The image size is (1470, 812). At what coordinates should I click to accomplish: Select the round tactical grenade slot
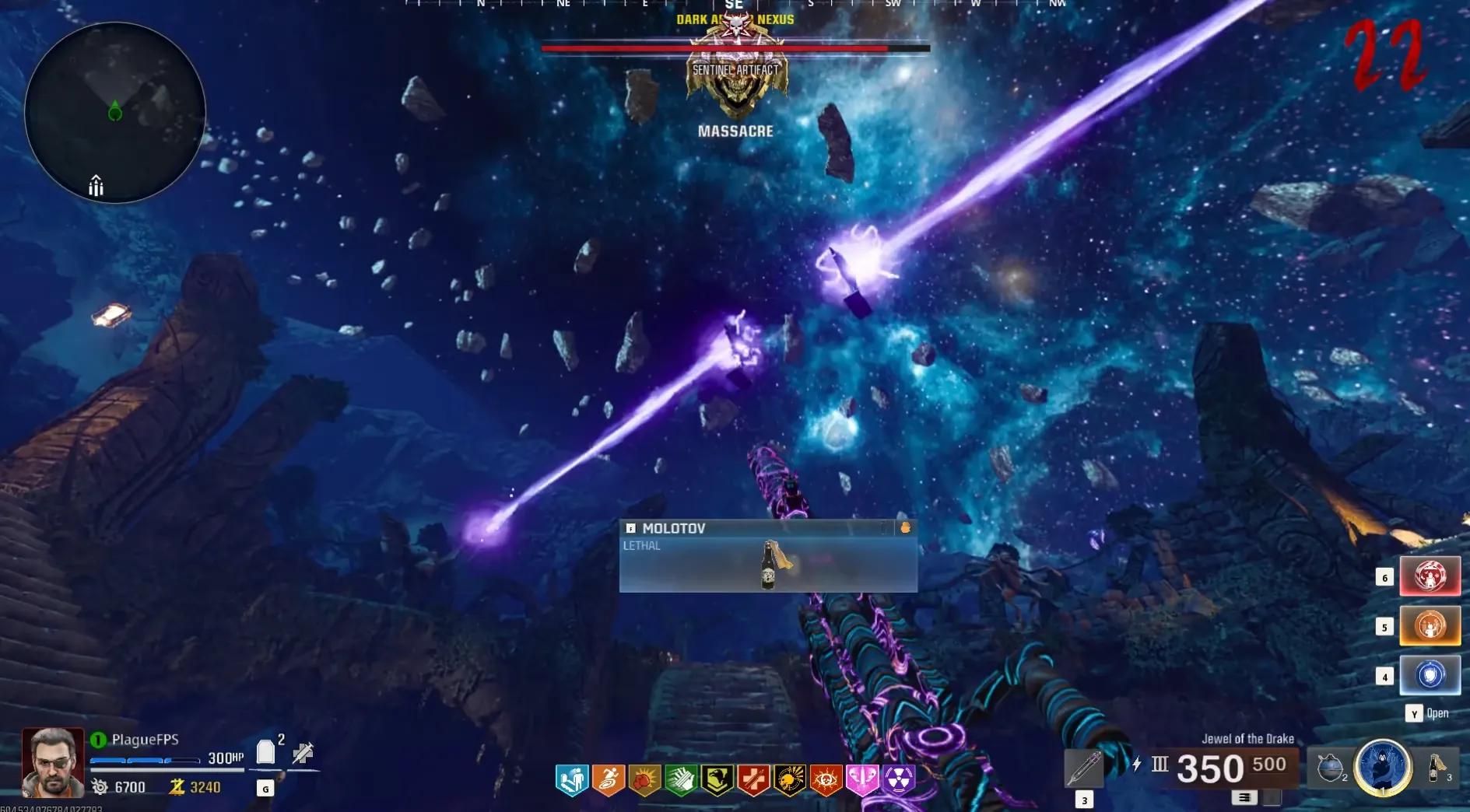1331,768
